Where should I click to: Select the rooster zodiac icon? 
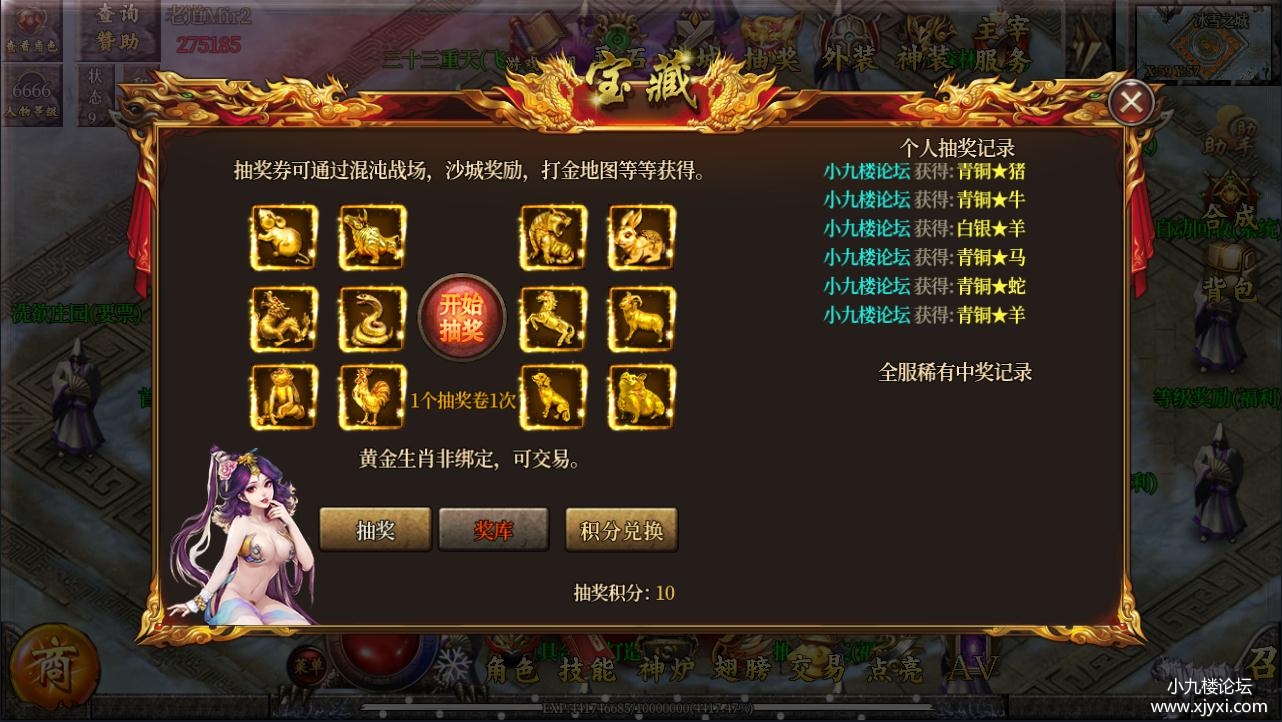coord(371,396)
